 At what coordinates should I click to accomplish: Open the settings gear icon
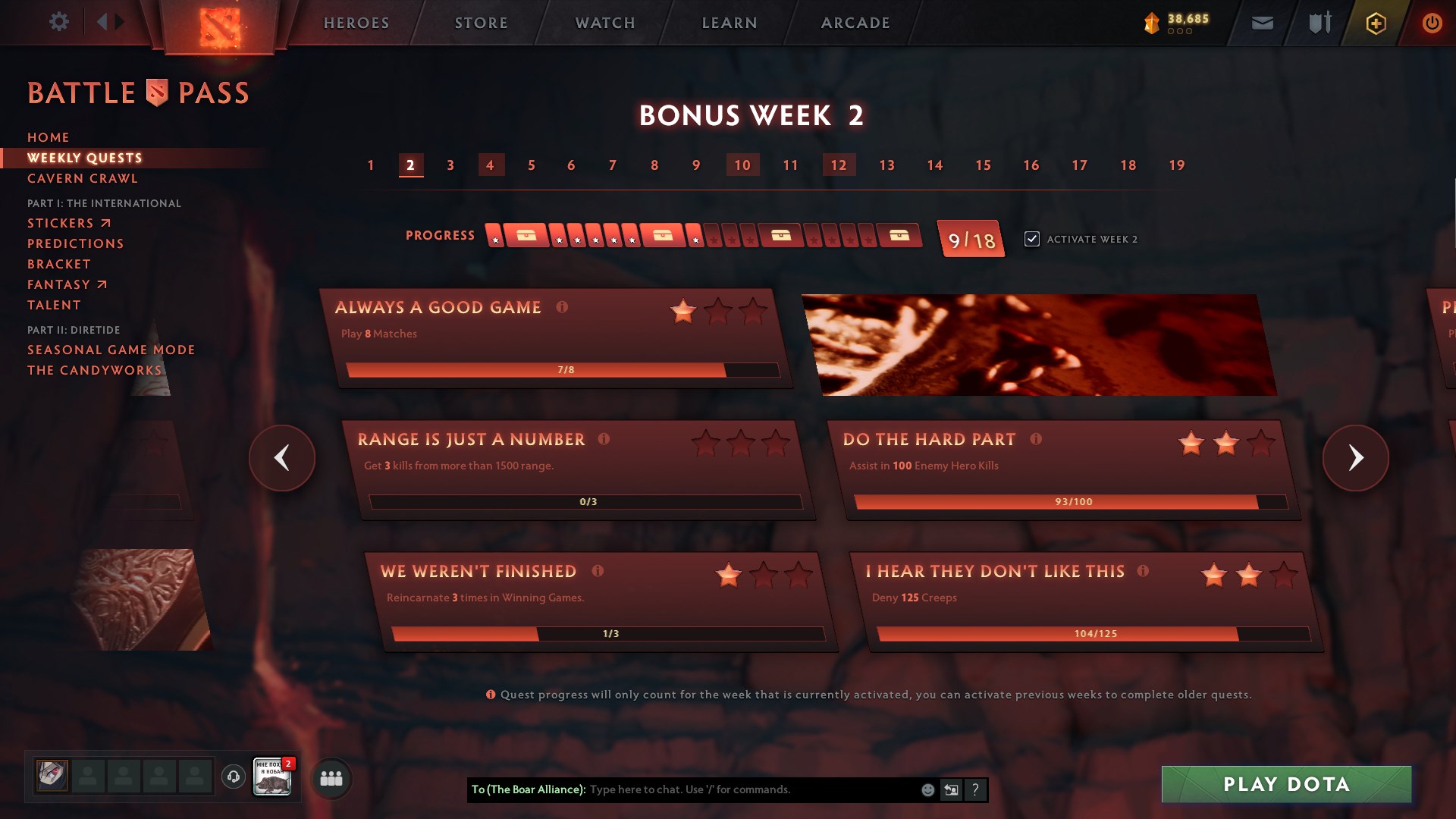pos(59,22)
